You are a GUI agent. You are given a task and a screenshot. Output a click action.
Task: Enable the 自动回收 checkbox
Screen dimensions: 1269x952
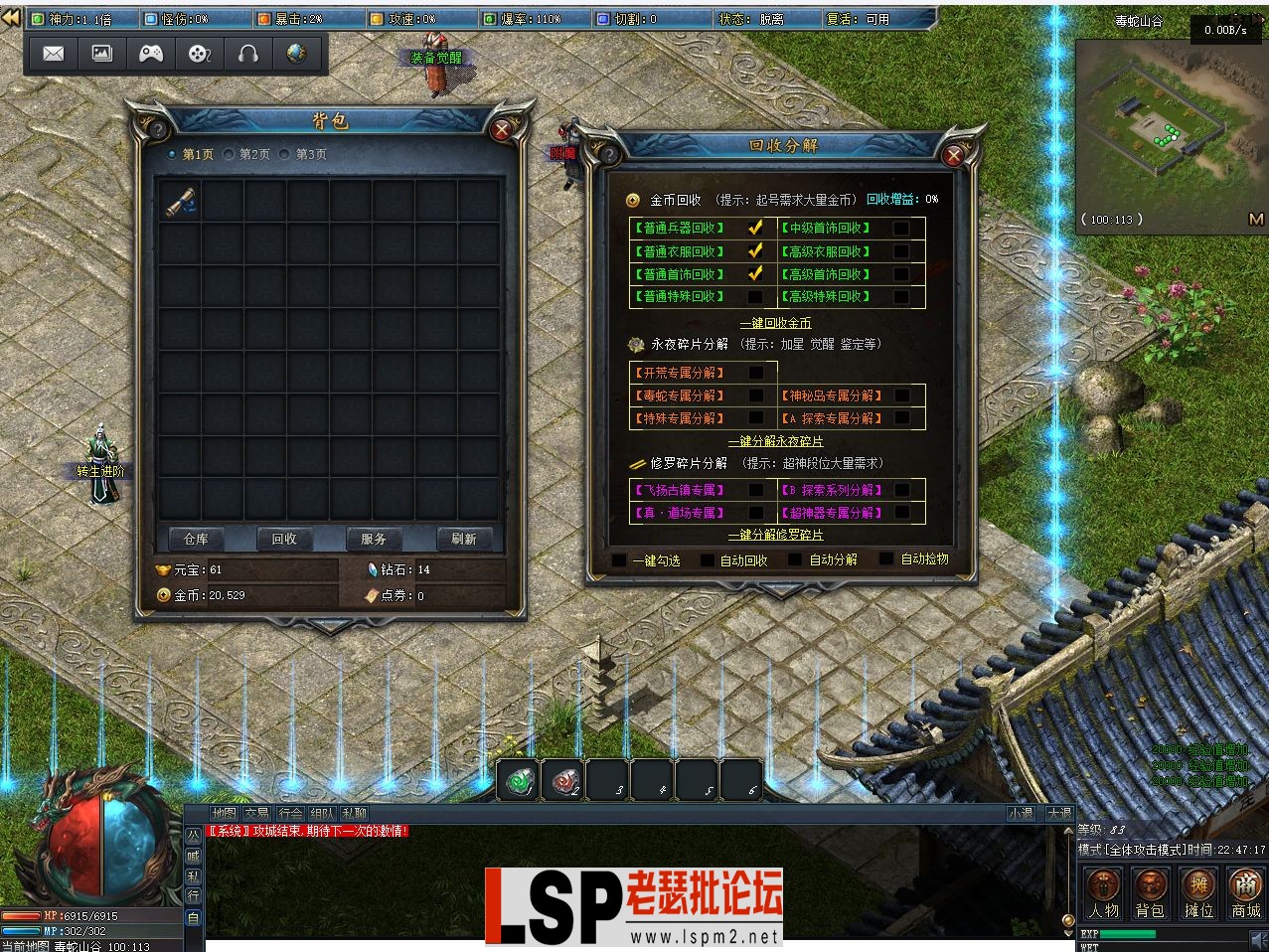click(708, 560)
